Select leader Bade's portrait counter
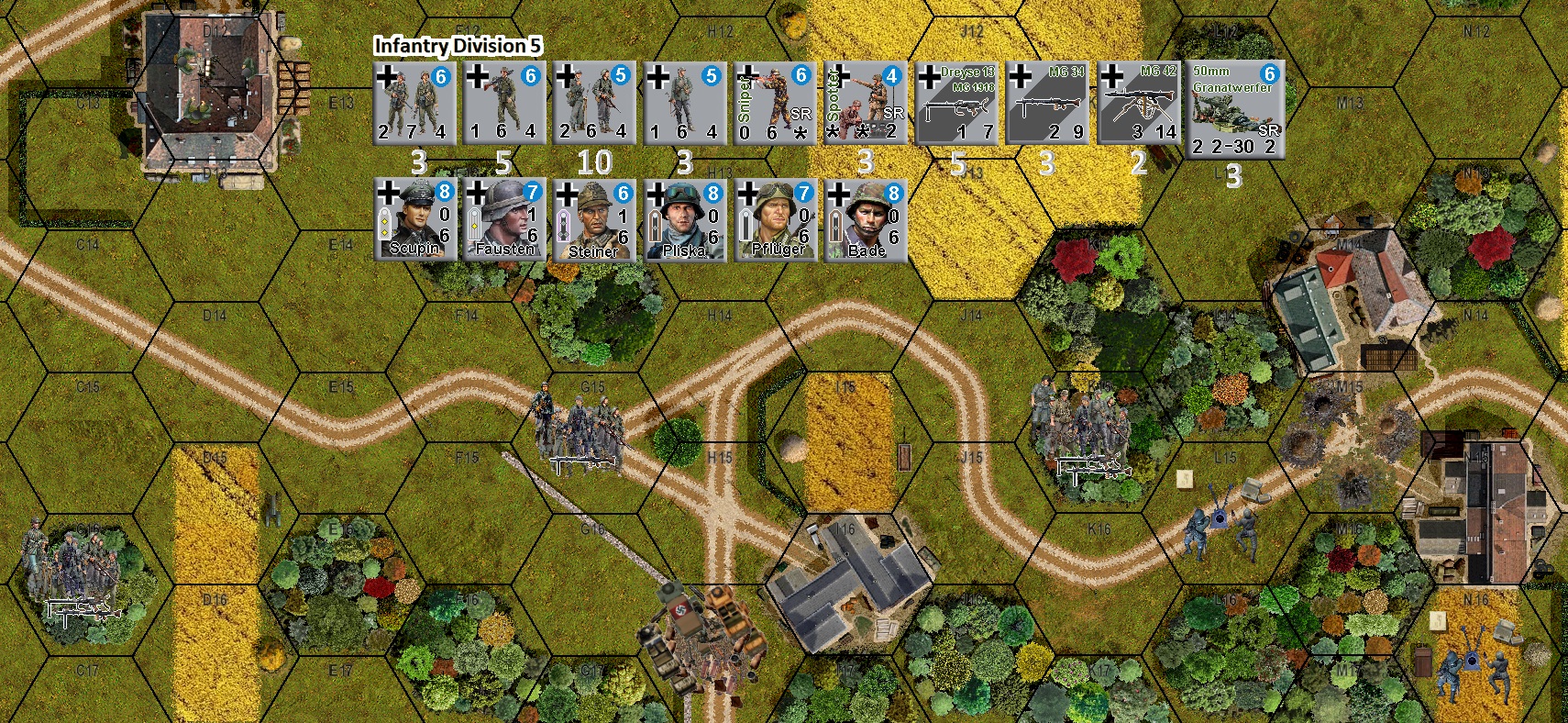This screenshot has width=1568, height=723. point(865,218)
